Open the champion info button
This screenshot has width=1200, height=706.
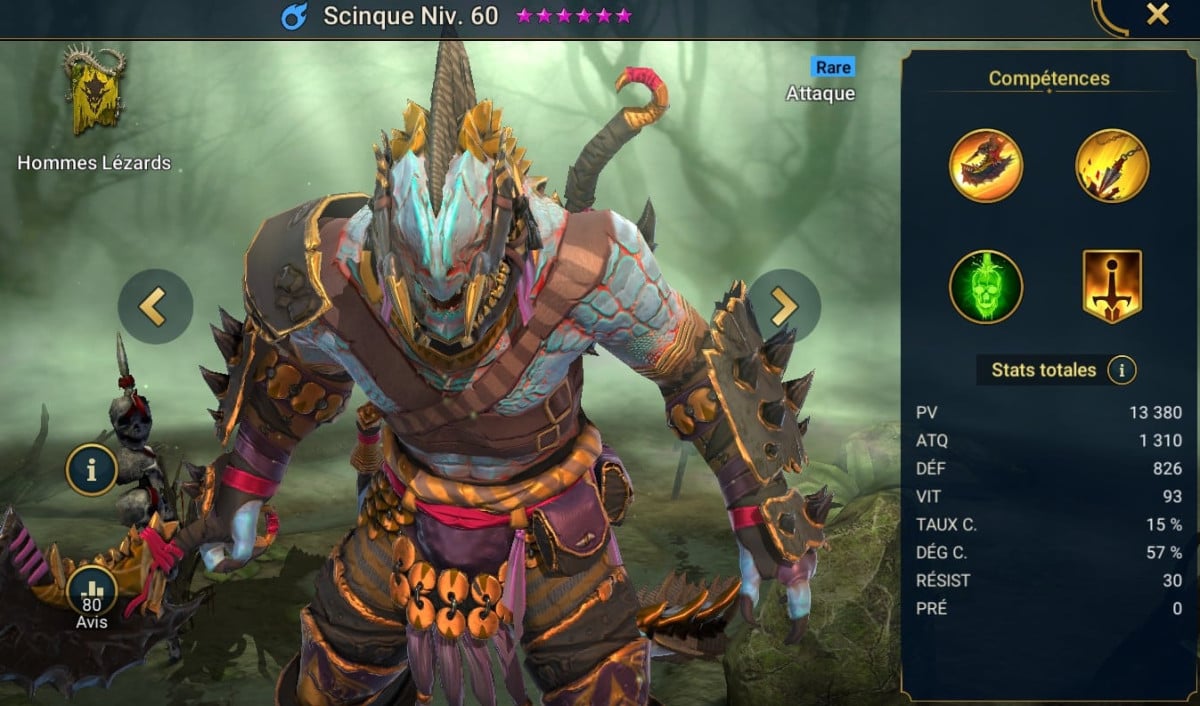point(91,469)
